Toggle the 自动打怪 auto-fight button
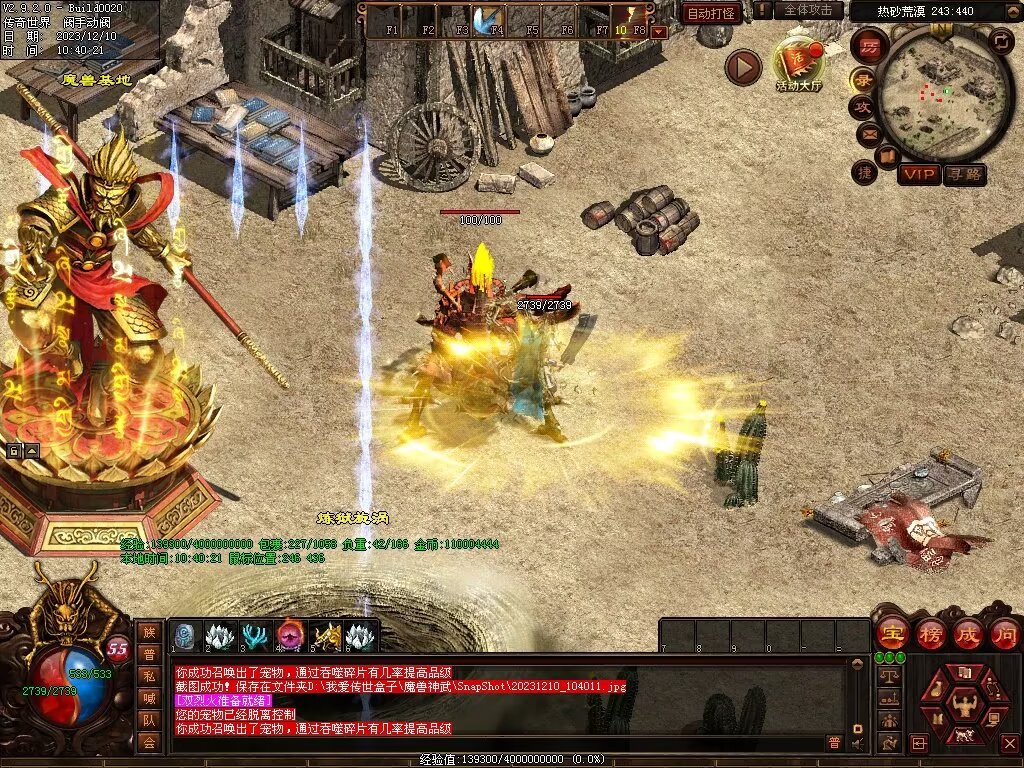This screenshot has width=1024, height=768. (712, 13)
